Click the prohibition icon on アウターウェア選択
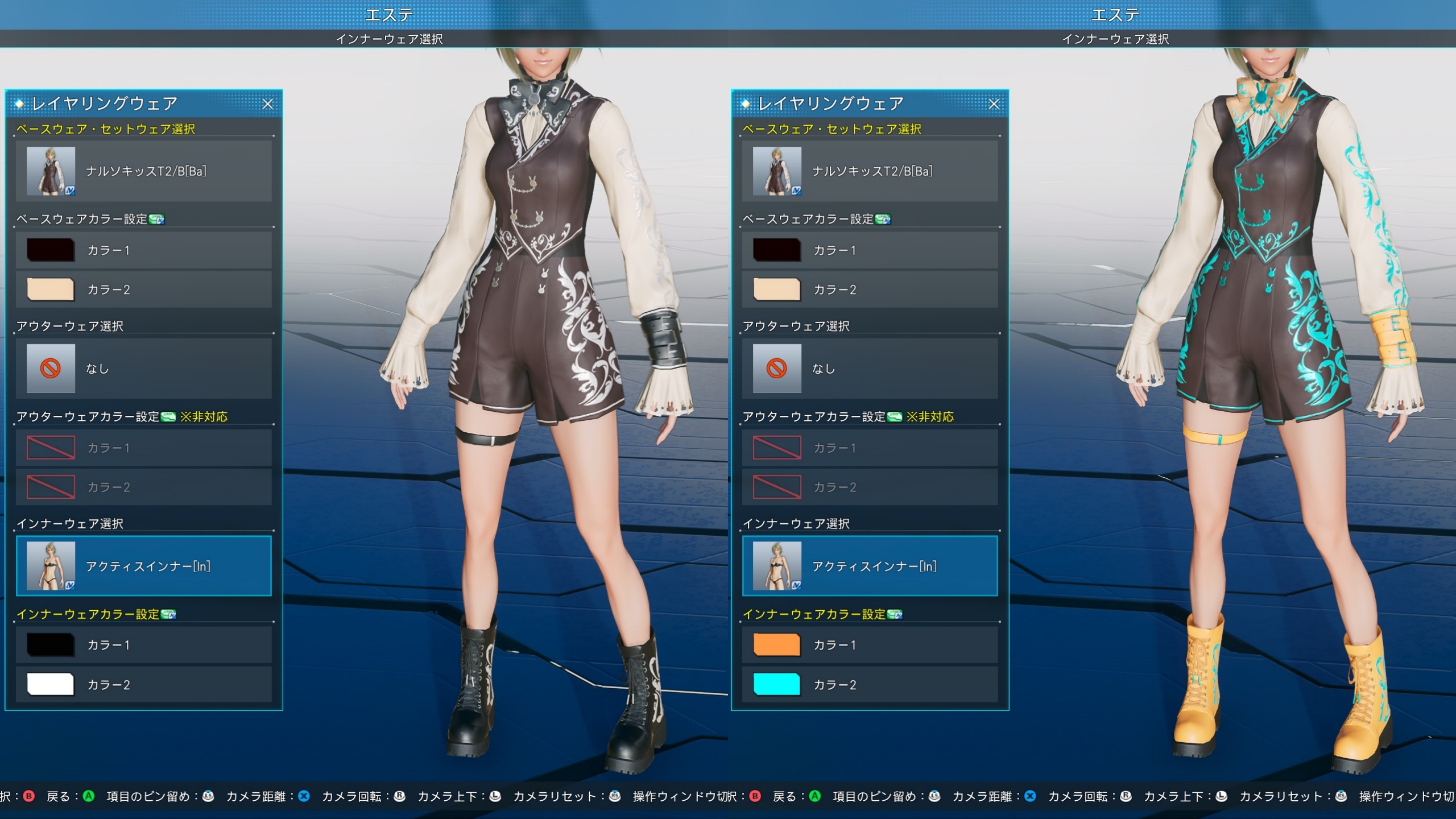This screenshot has height=819, width=1456. [50, 368]
